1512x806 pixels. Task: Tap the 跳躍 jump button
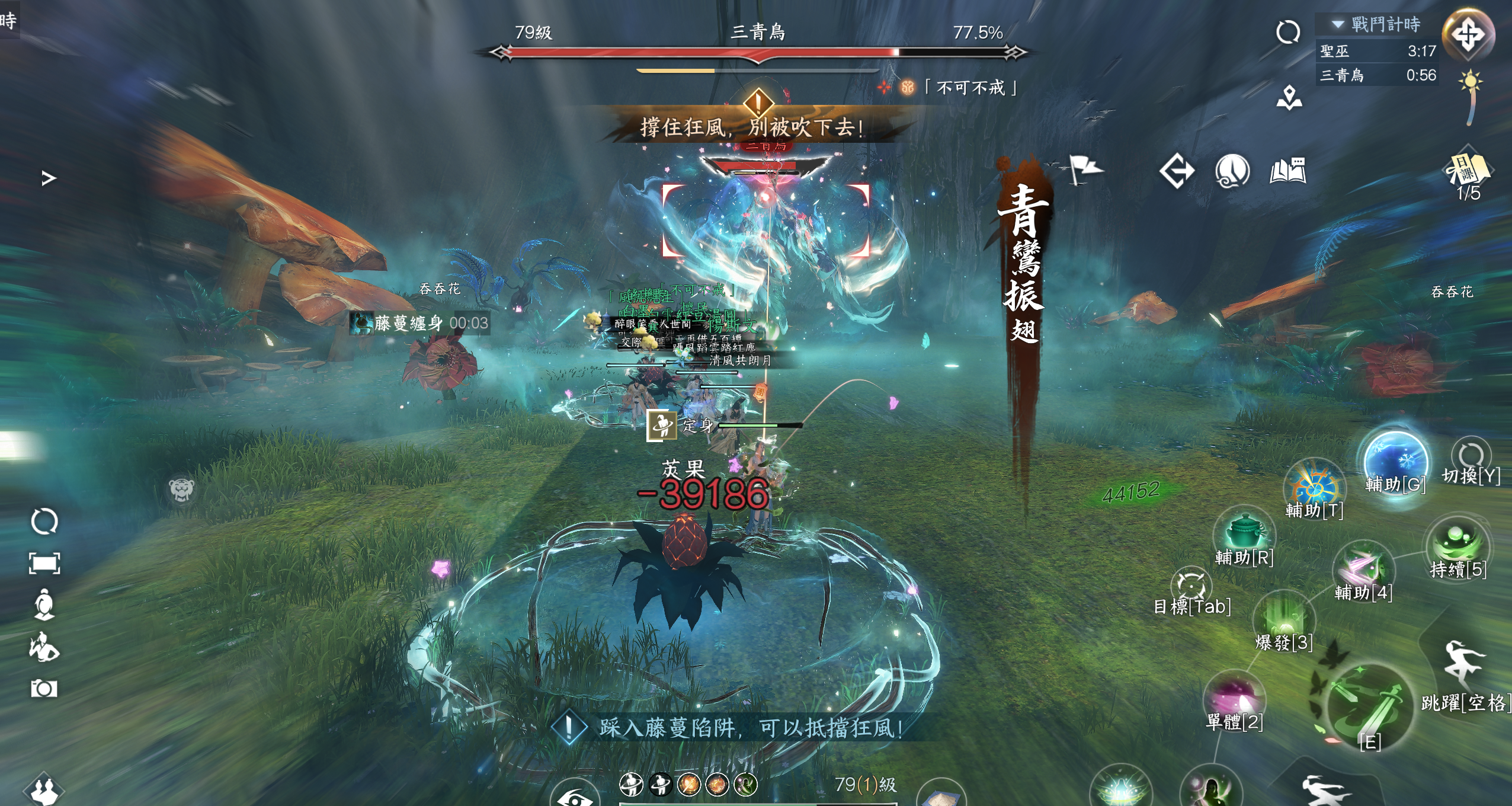pos(1463,665)
